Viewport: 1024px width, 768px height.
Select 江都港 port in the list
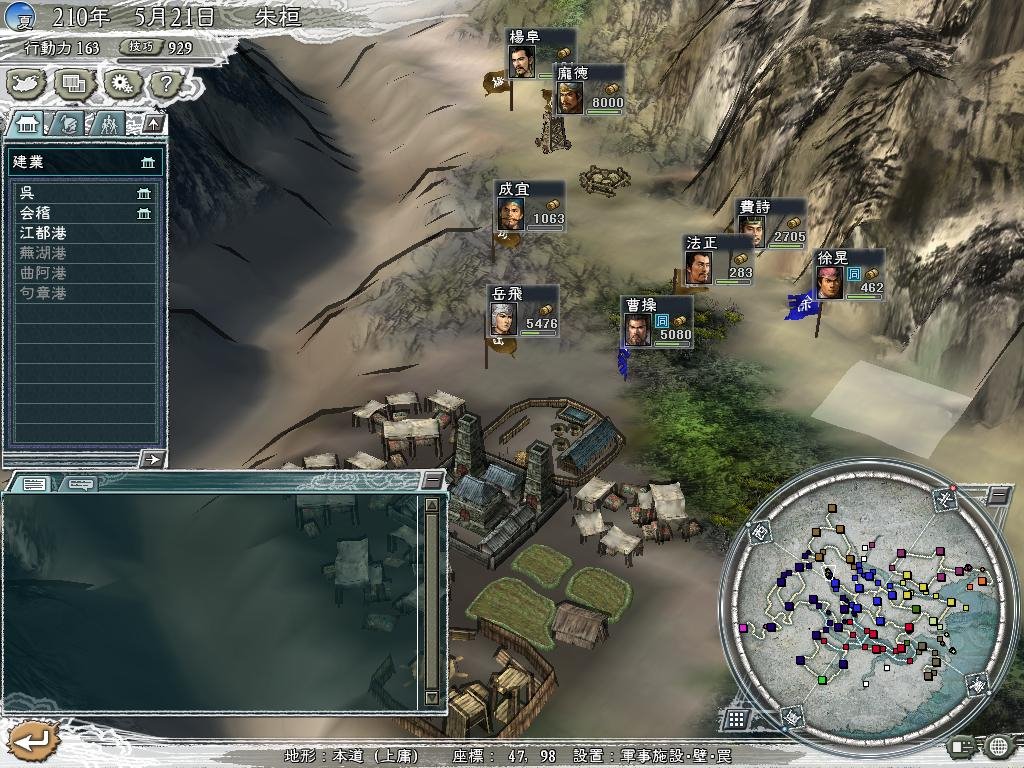pos(84,233)
